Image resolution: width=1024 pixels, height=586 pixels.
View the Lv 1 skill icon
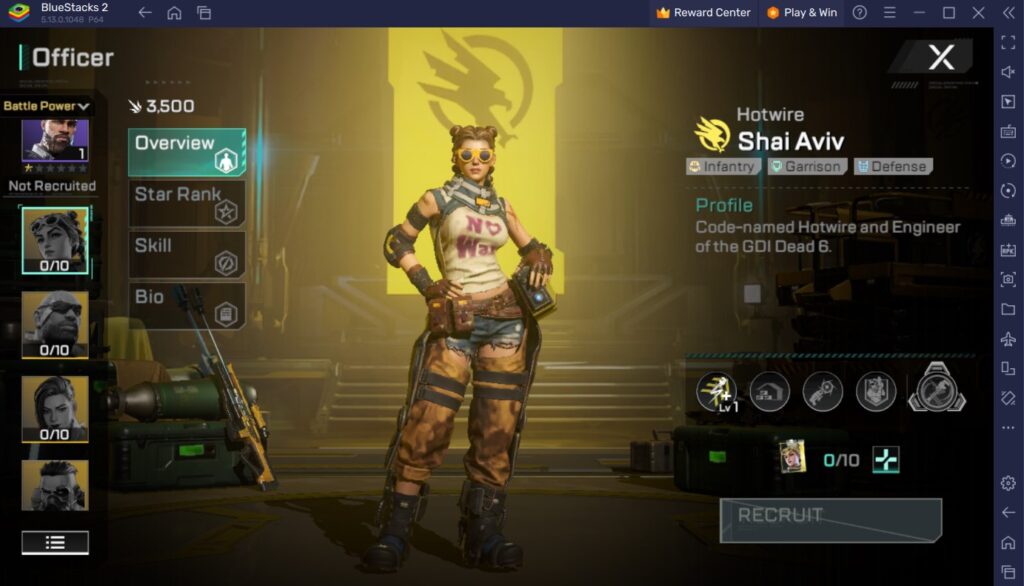716,391
